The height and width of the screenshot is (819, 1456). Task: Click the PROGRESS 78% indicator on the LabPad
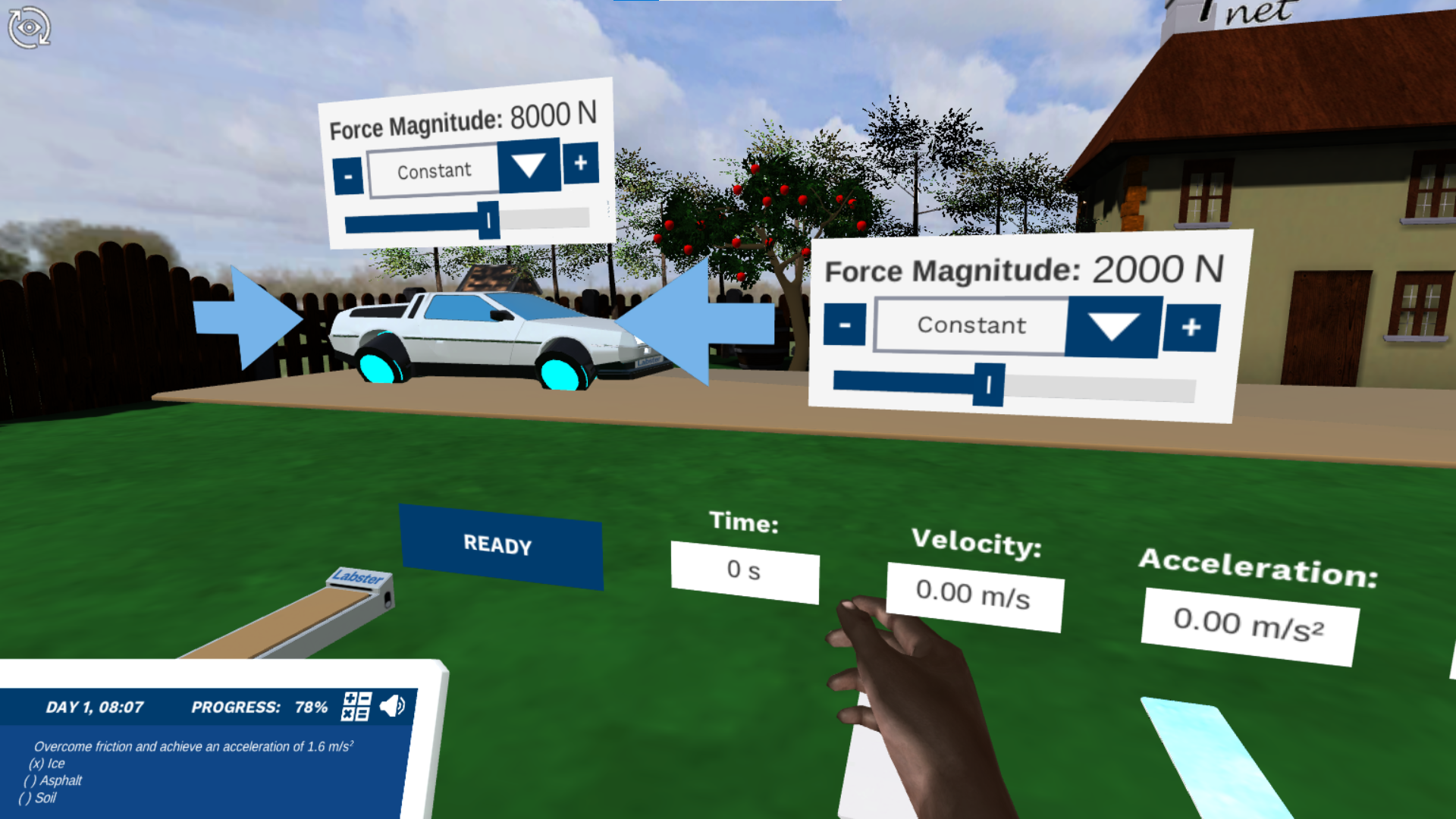pos(259,707)
